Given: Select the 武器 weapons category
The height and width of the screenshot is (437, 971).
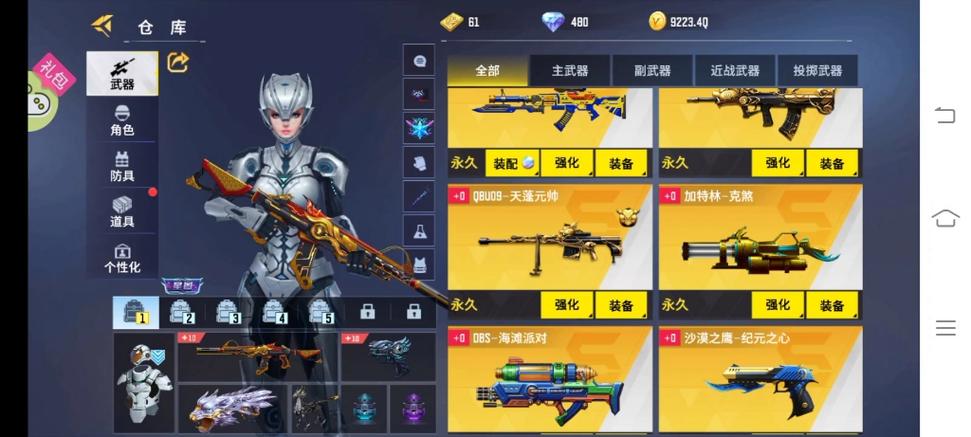Looking at the screenshot, I should click(122, 73).
